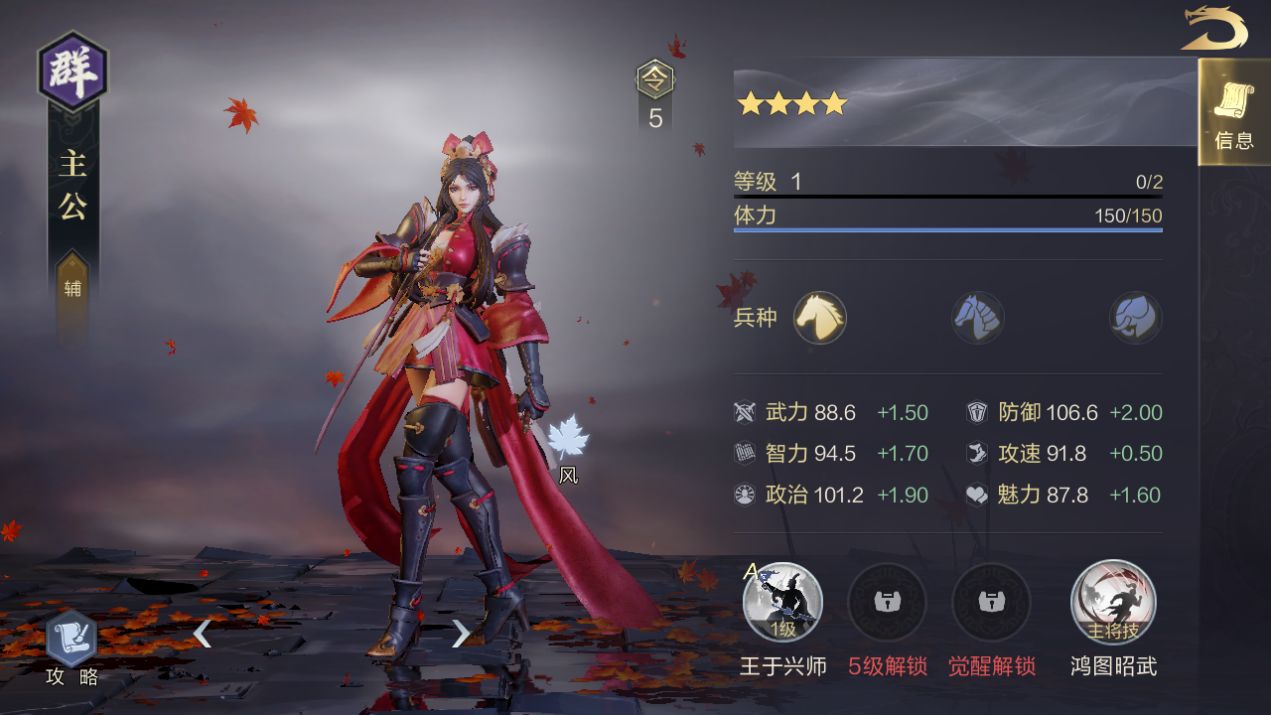
Task: Select the 王于兴师 skill icon
Action: (x=783, y=602)
